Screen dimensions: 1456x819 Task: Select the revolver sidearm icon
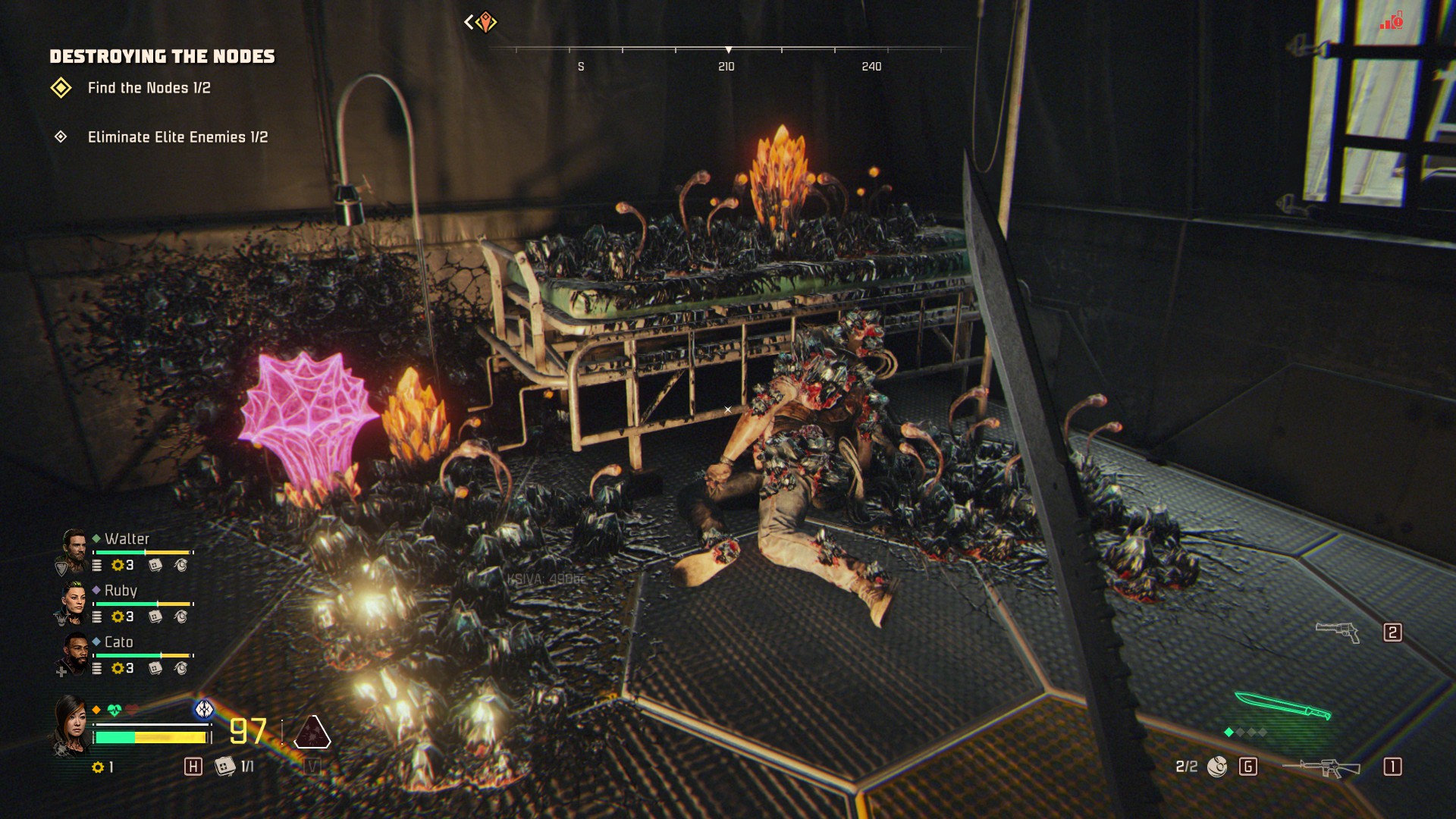pos(1338,632)
